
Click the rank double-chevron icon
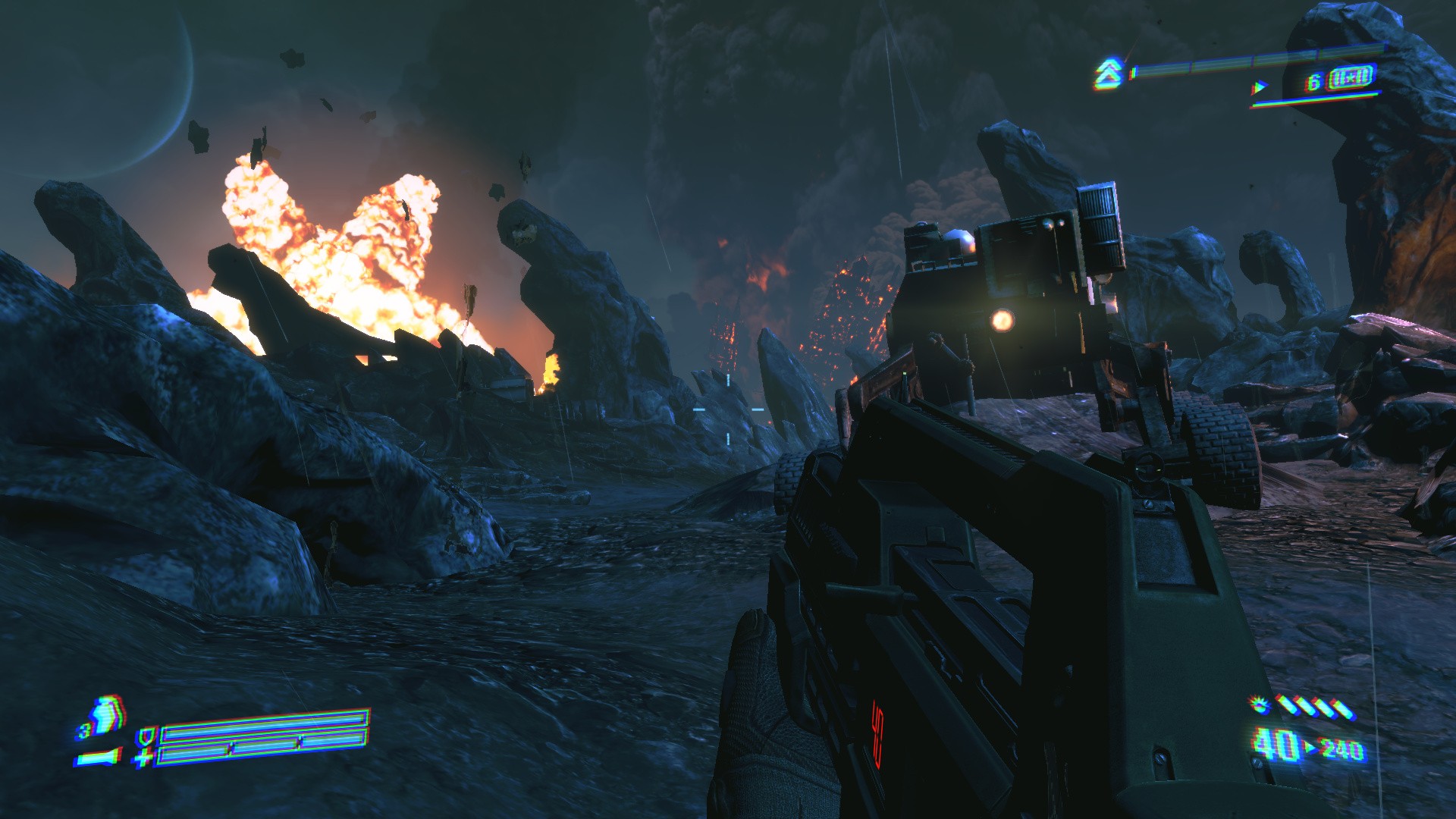click(x=1108, y=74)
